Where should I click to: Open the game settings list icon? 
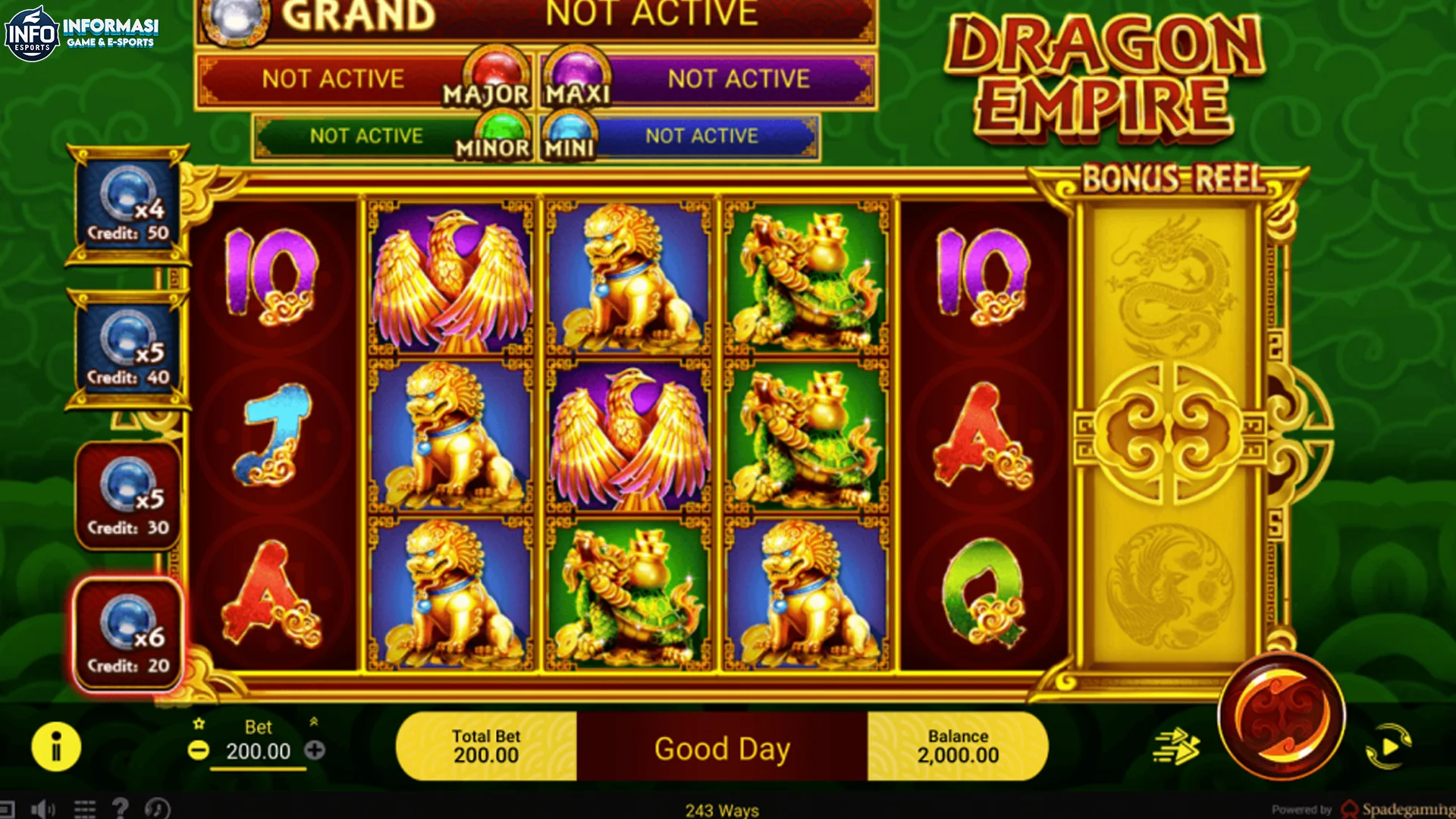(85, 809)
